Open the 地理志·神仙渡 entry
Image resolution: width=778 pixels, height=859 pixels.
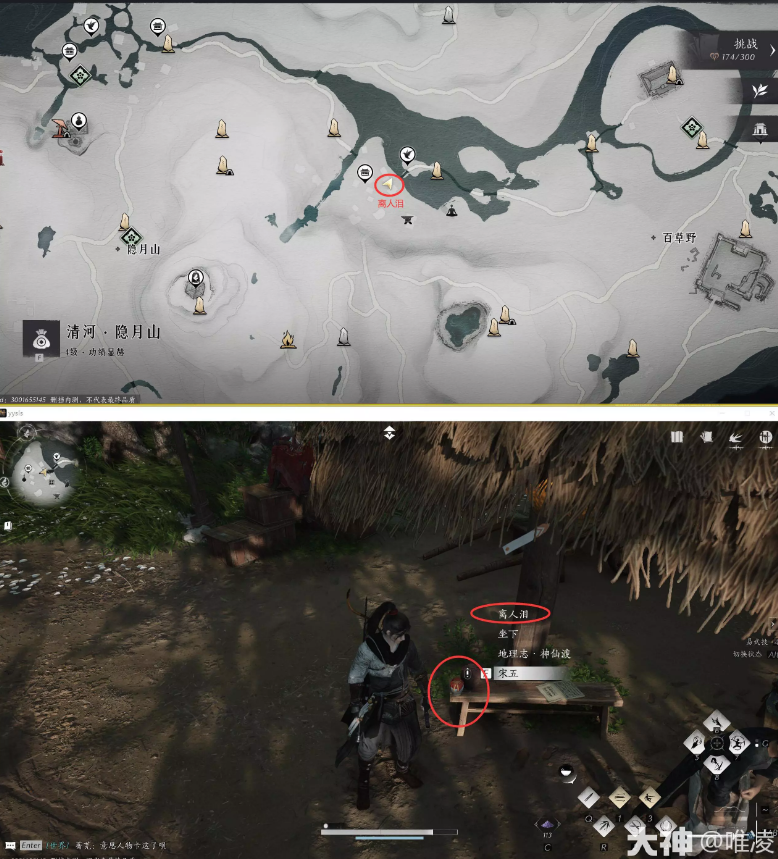click(x=533, y=653)
